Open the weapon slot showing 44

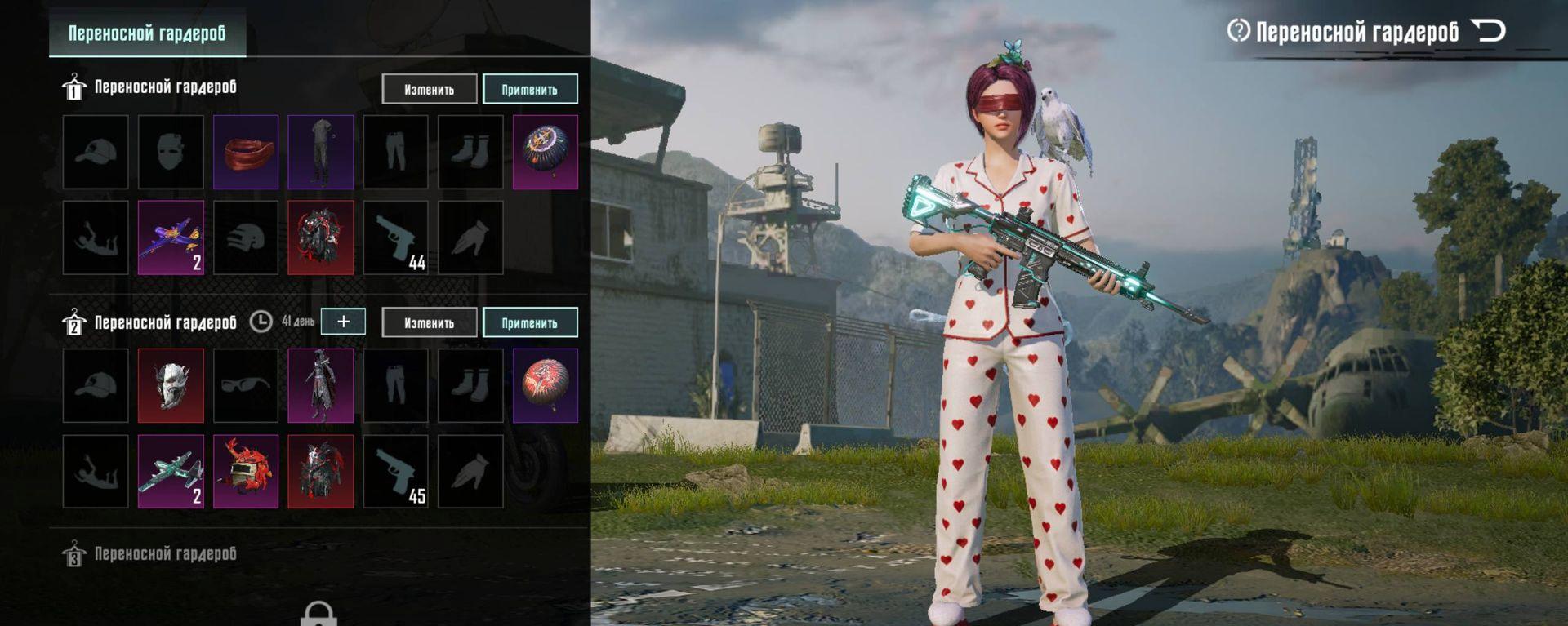395,238
